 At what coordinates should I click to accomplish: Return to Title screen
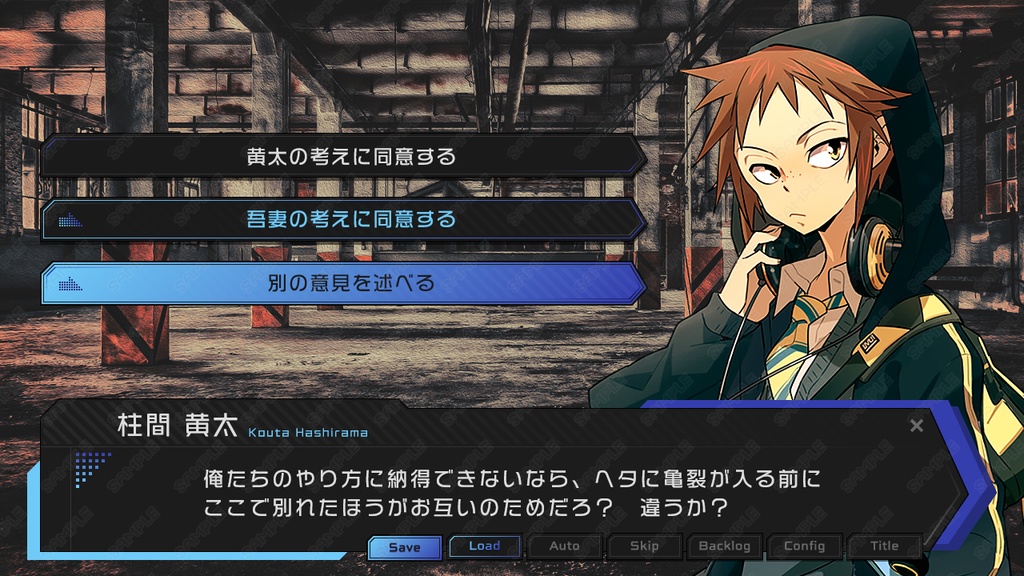(884, 546)
